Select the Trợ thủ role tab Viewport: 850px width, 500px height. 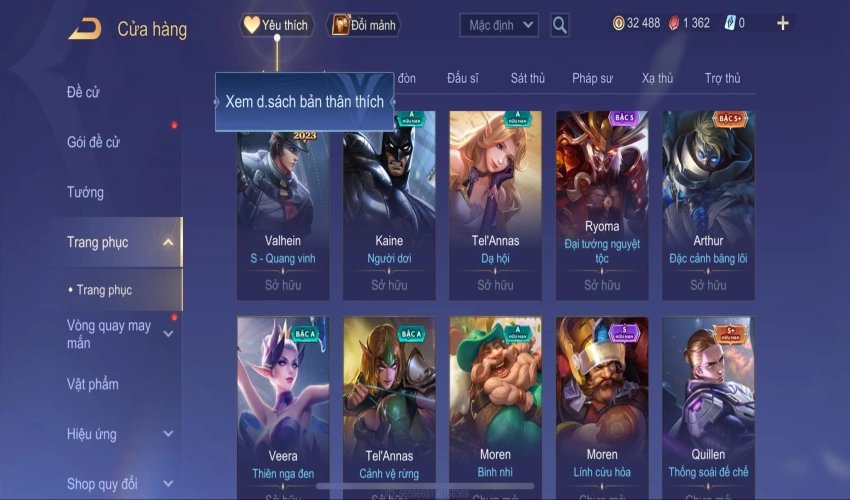point(722,78)
